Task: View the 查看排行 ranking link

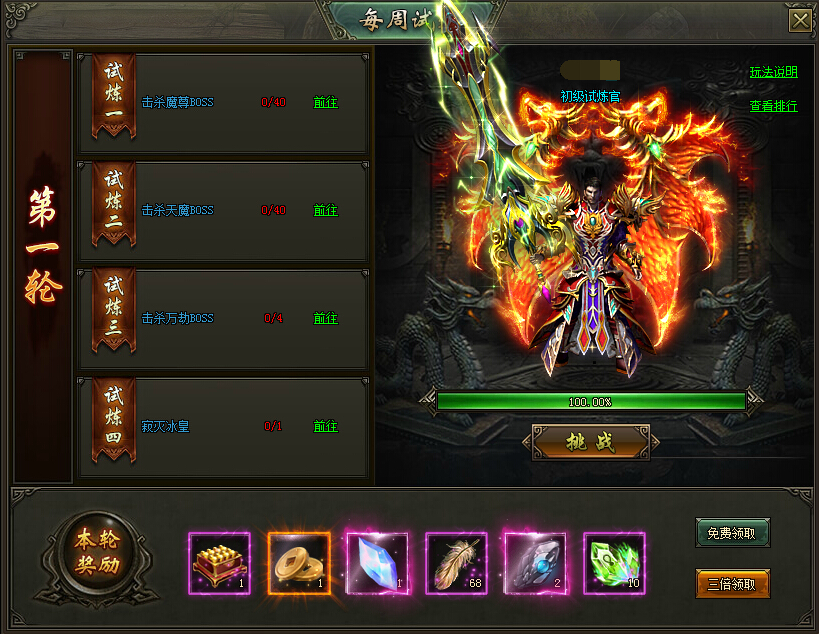Action: point(774,106)
